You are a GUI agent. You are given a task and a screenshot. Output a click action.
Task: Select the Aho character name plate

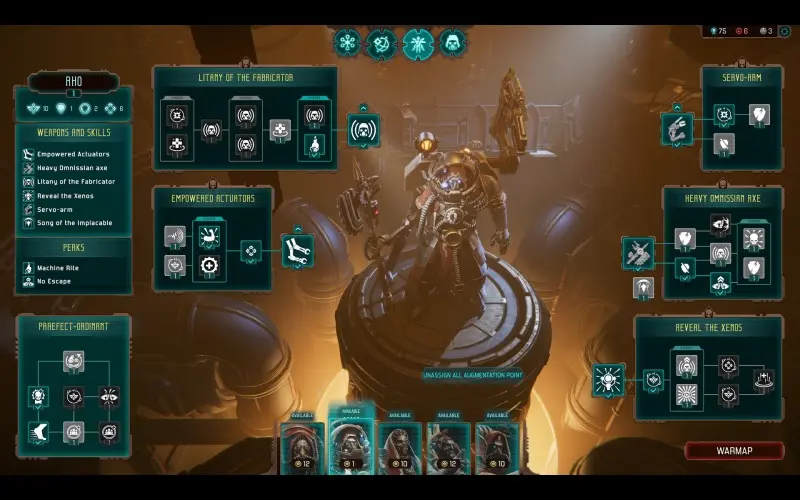click(x=73, y=82)
